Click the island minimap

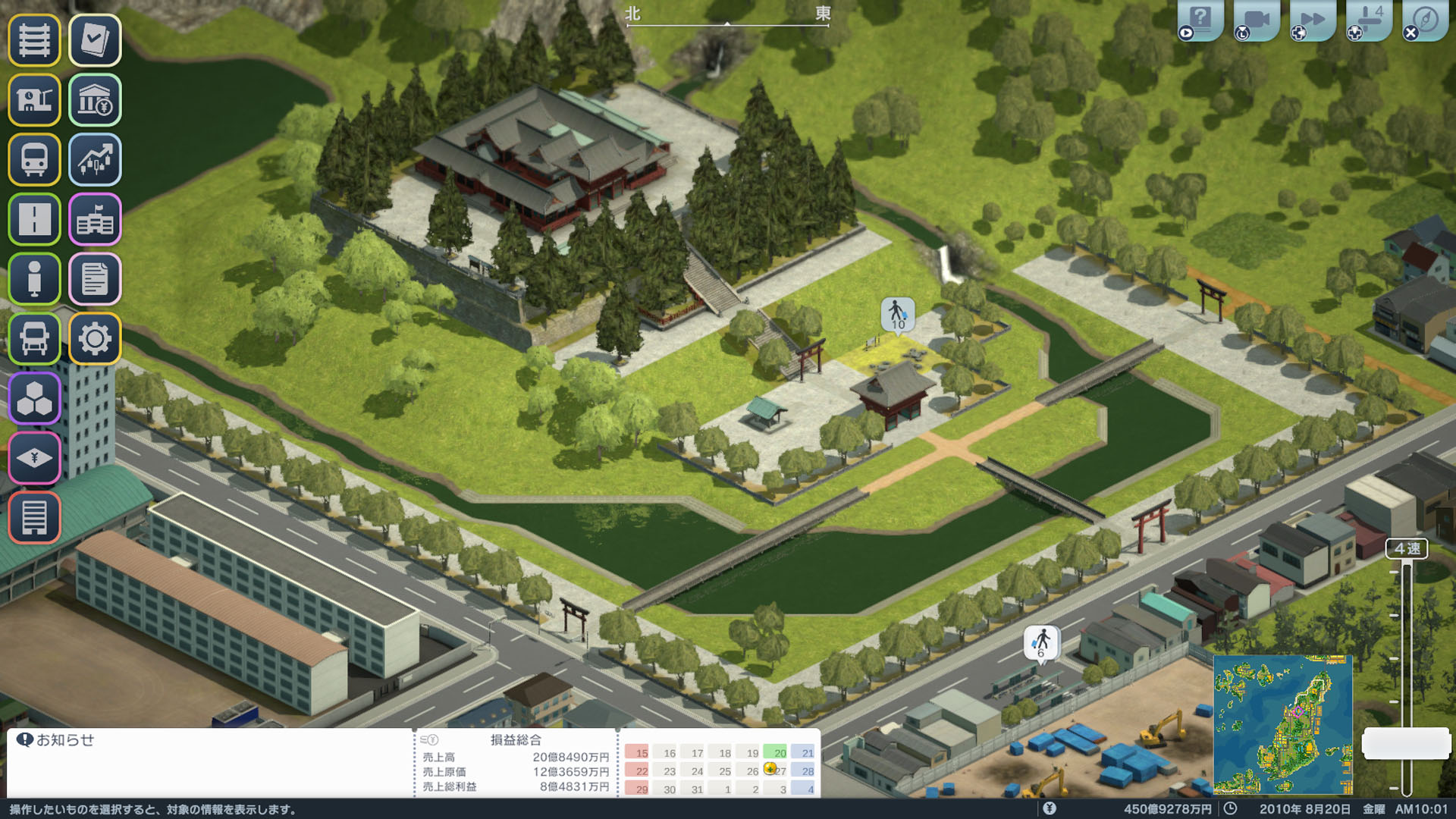pos(1282,724)
